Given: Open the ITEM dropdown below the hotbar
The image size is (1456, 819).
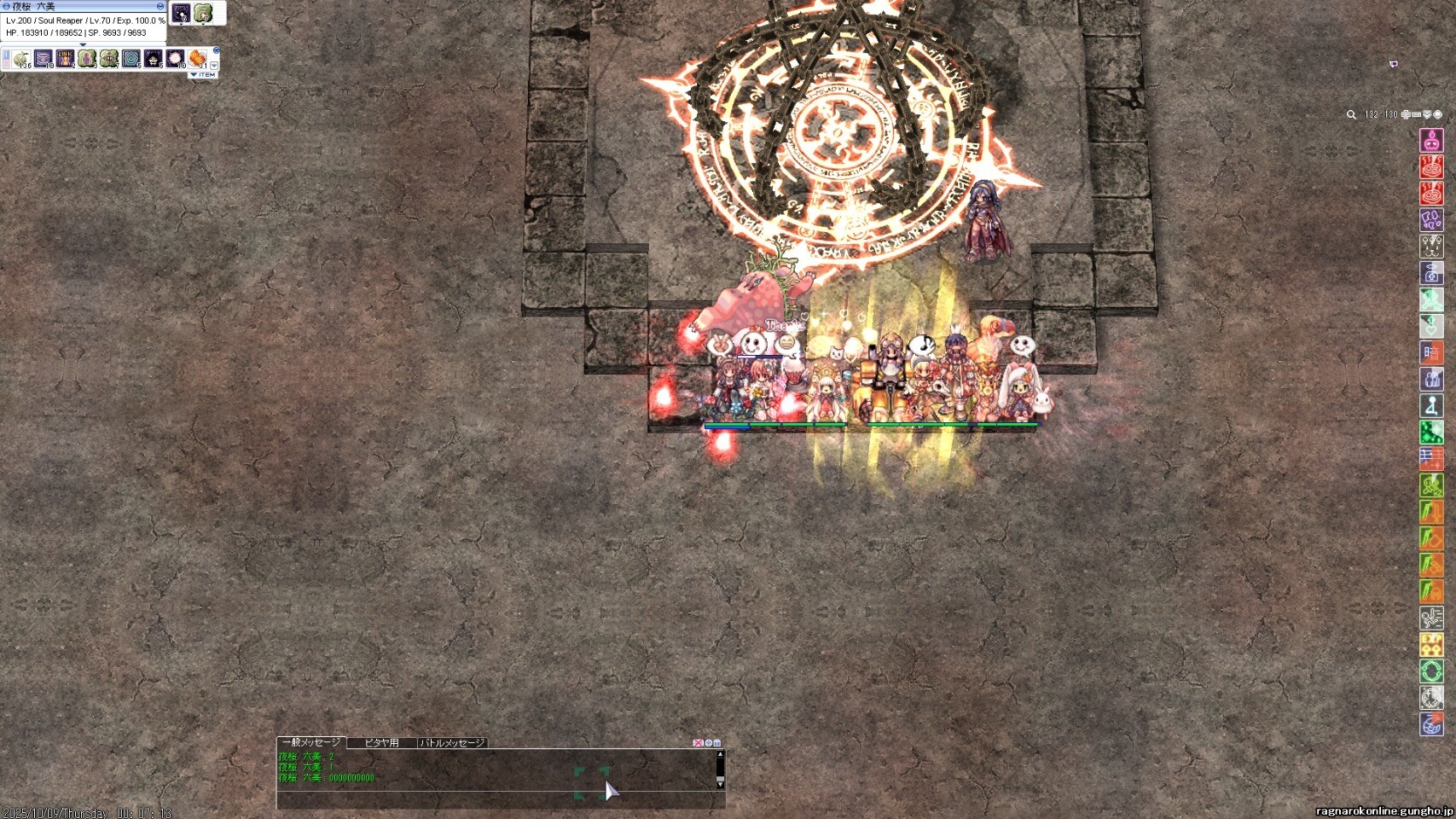Looking at the screenshot, I should tap(203, 75).
